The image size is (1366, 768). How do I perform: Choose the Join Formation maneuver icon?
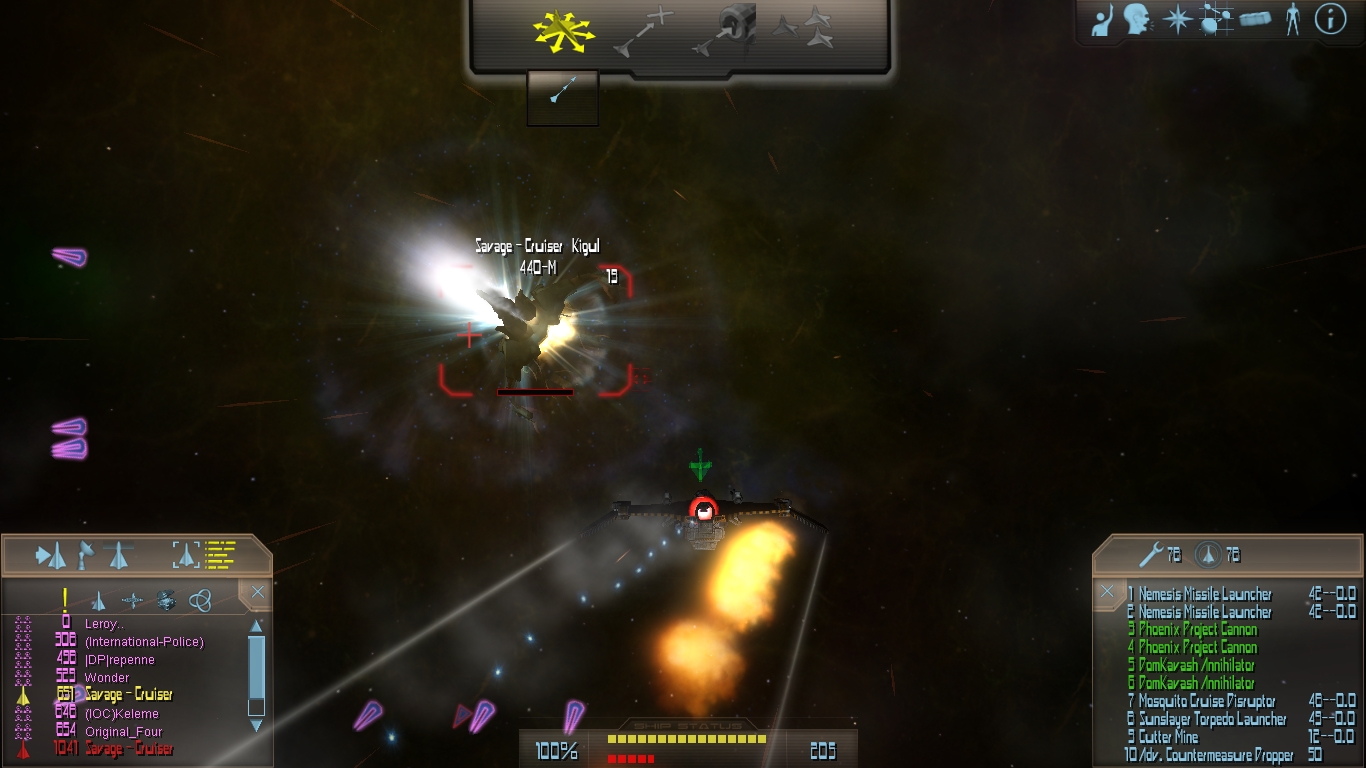[804, 28]
